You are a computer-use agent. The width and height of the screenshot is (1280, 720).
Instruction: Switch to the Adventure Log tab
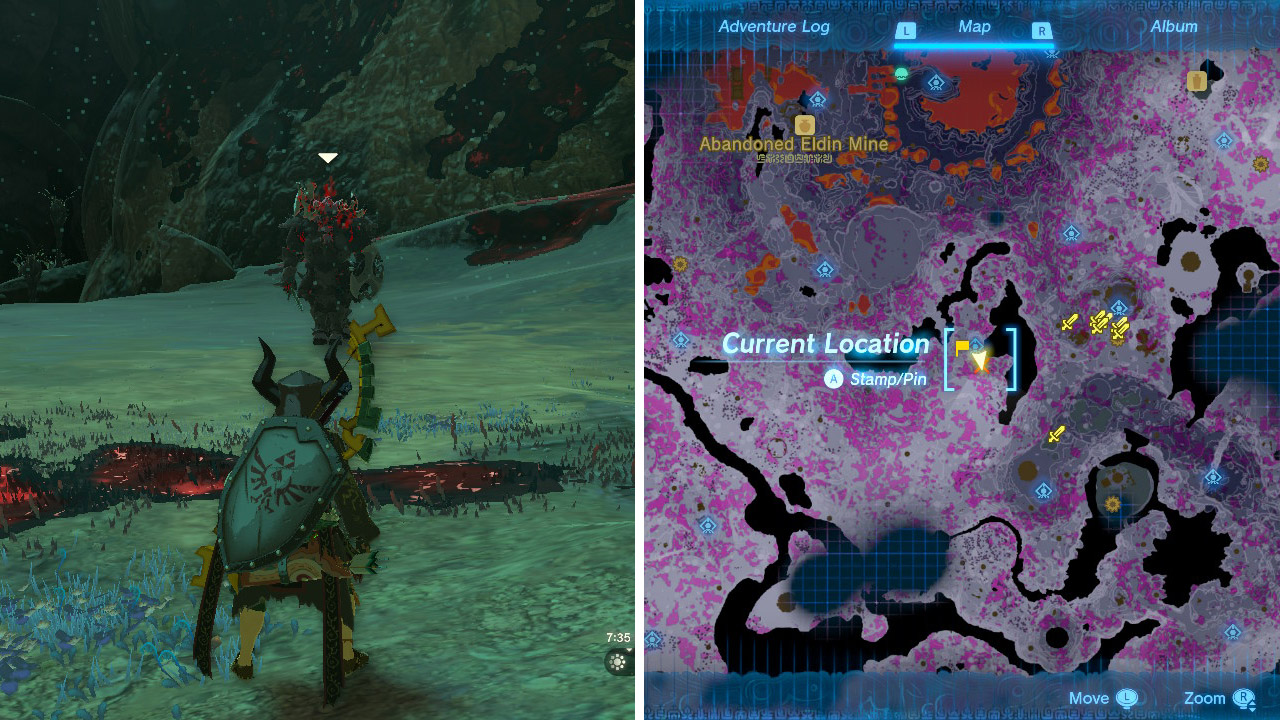(773, 27)
